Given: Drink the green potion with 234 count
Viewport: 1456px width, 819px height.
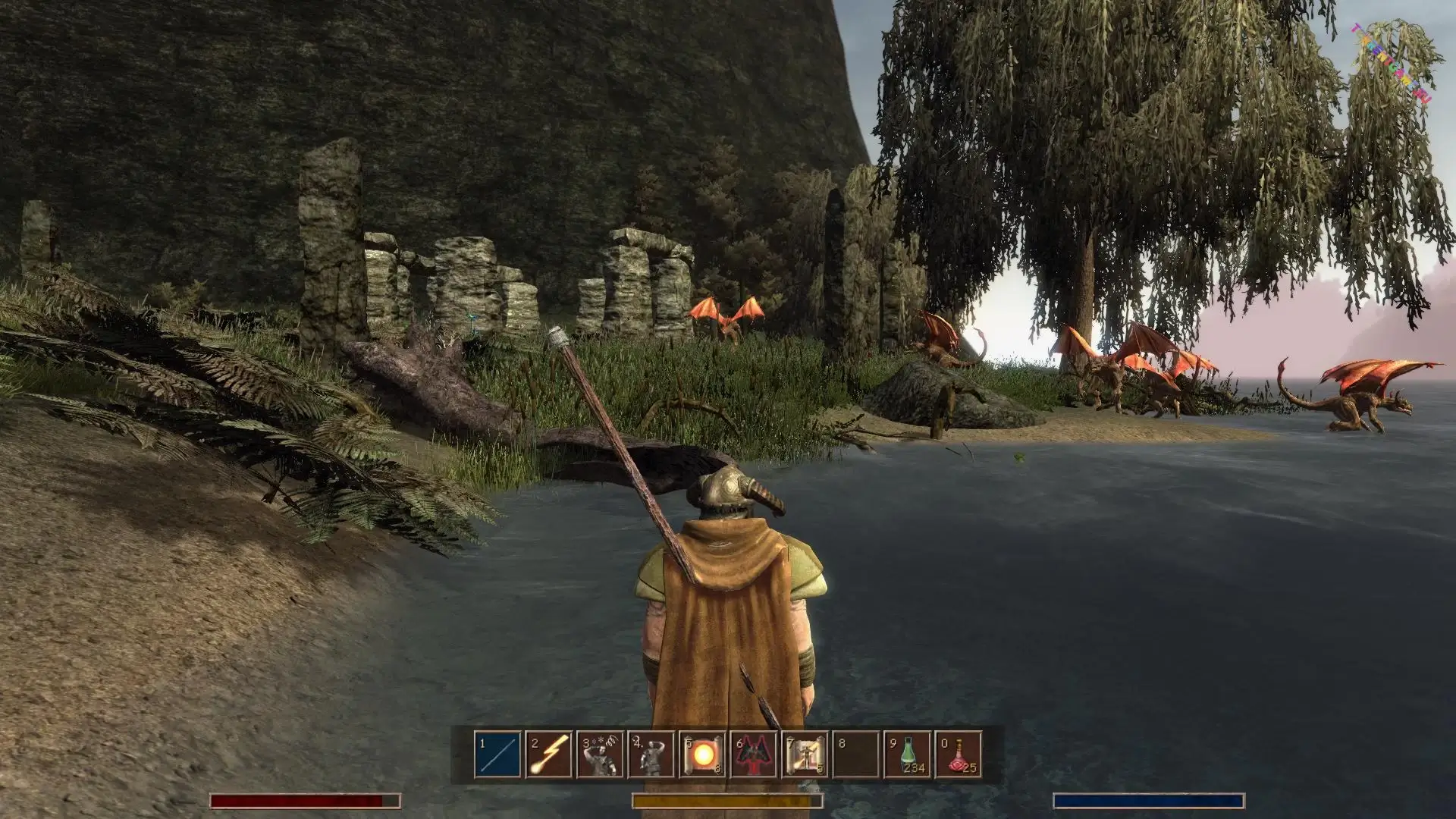Looking at the screenshot, I should pyautogui.click(x=908, y=755).
